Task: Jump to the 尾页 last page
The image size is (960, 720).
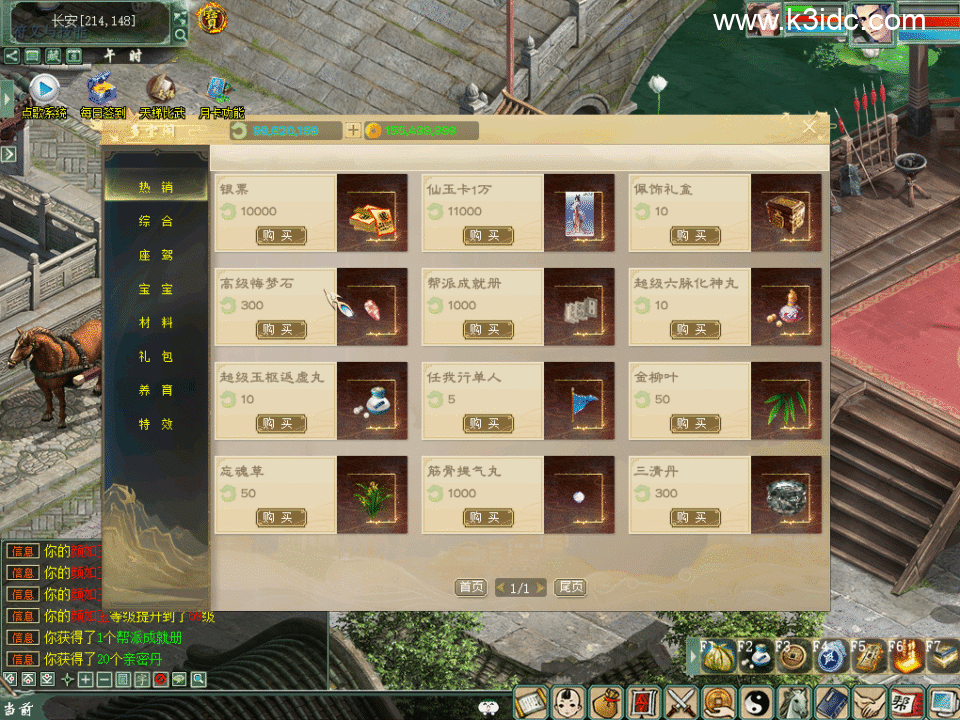Action: tap(569, 588)
